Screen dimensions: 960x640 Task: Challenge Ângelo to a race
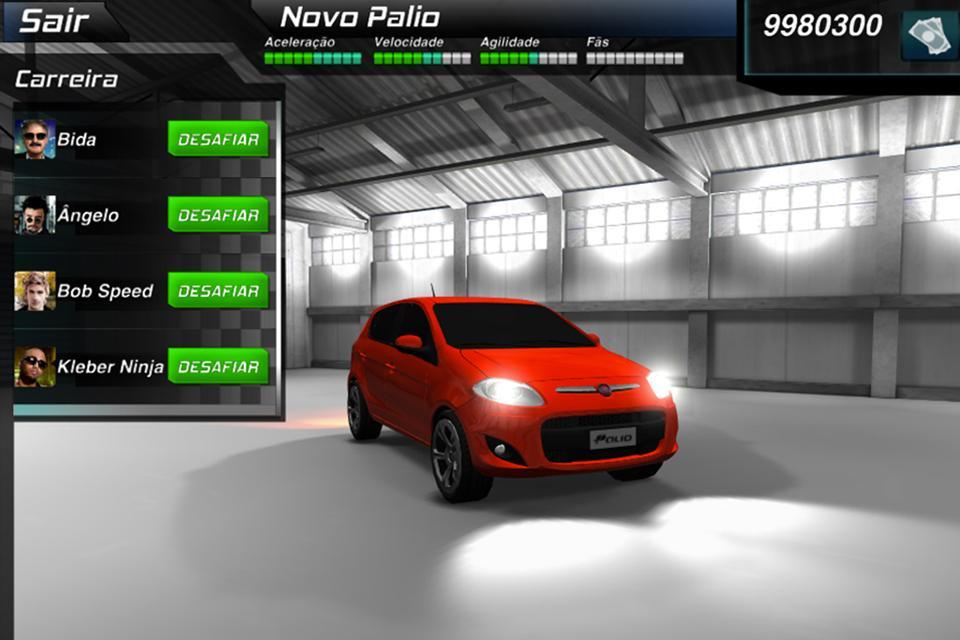[218, 215]
